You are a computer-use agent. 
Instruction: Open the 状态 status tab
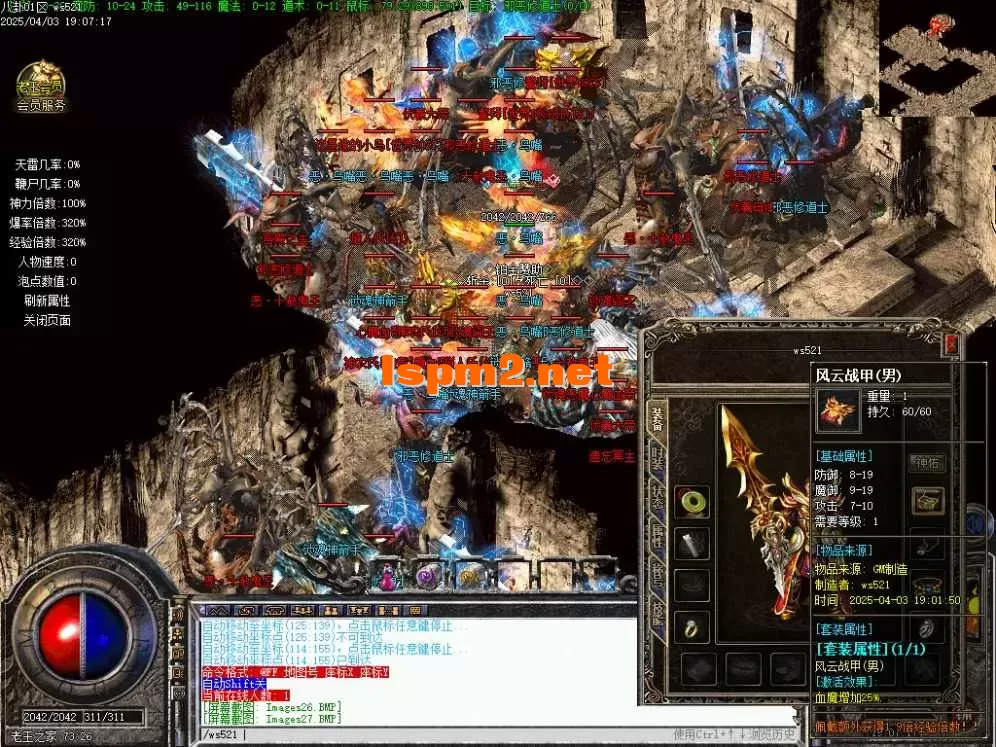[658, 497]
